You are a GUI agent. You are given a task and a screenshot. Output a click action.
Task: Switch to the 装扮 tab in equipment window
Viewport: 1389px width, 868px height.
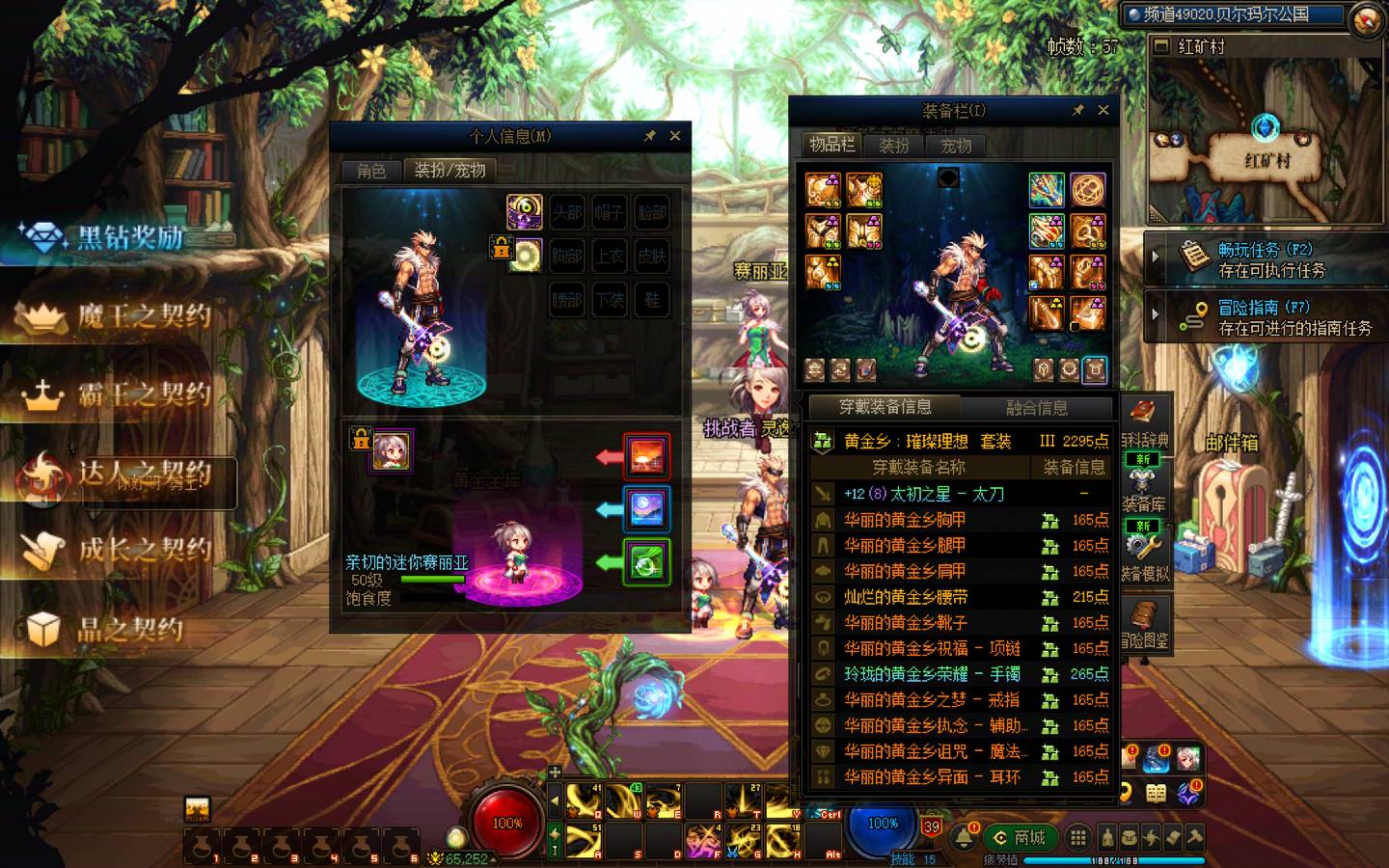pyautogui.click(x=894, y=146)
